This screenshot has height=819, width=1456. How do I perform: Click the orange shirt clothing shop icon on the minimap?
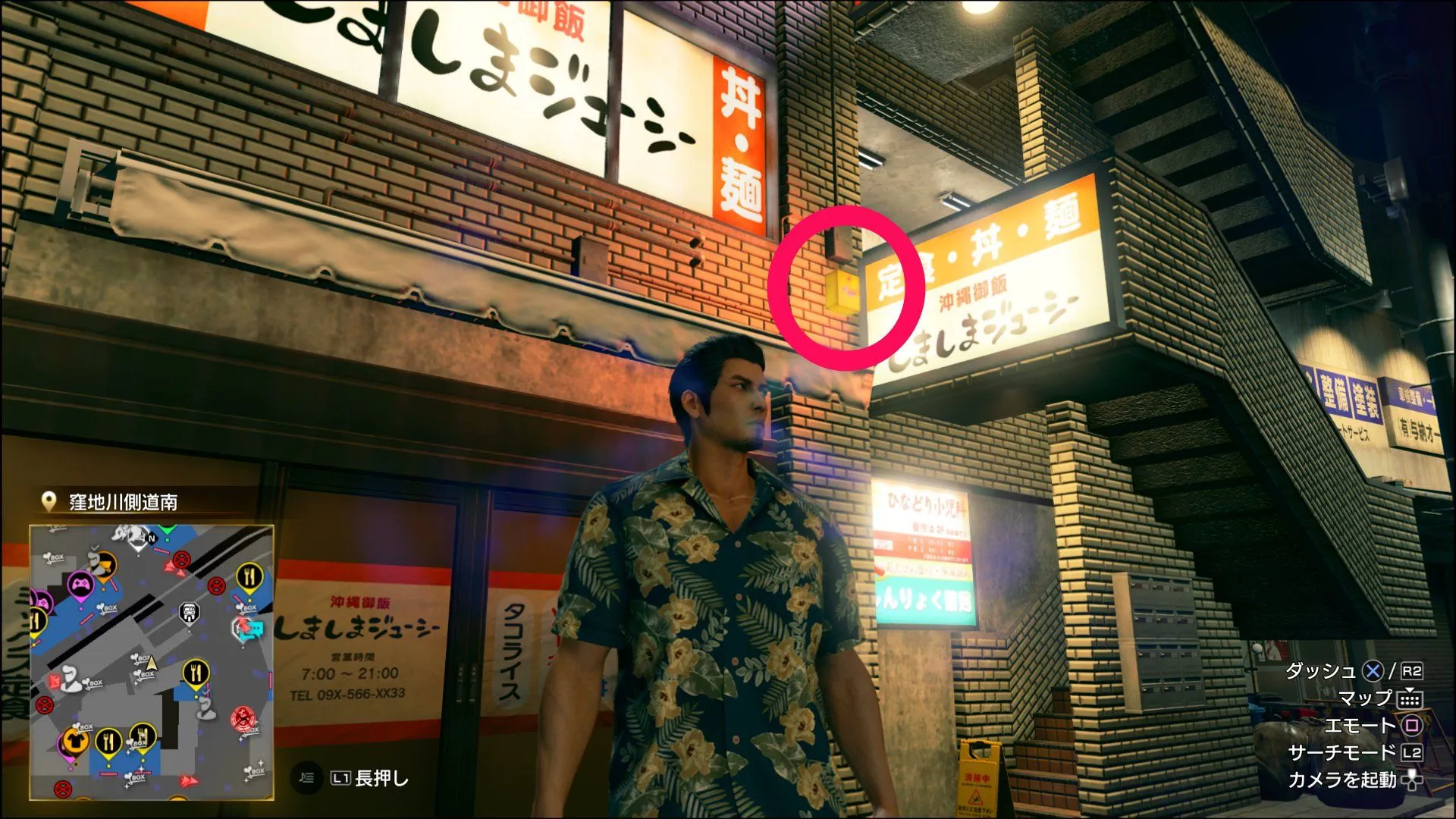[75, 739]
